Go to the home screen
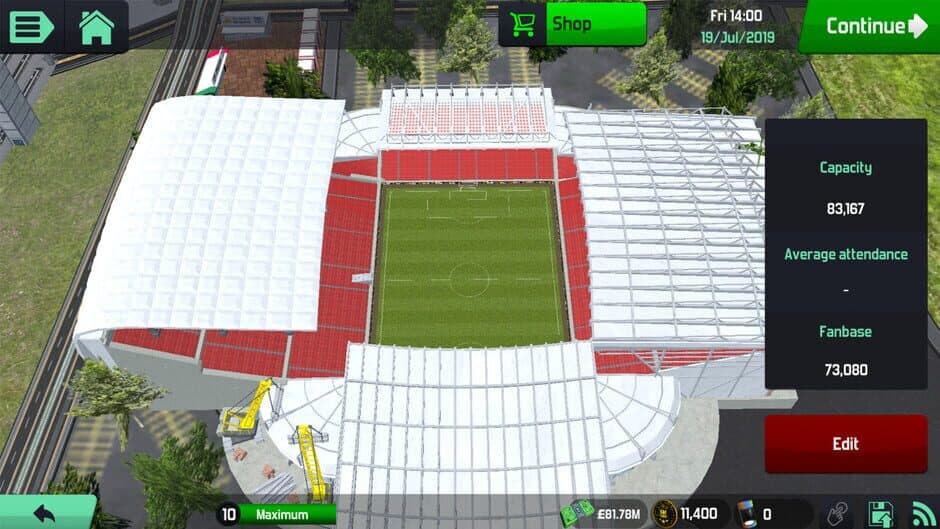Viewport: 940px width, 529px height. [96, 26]
